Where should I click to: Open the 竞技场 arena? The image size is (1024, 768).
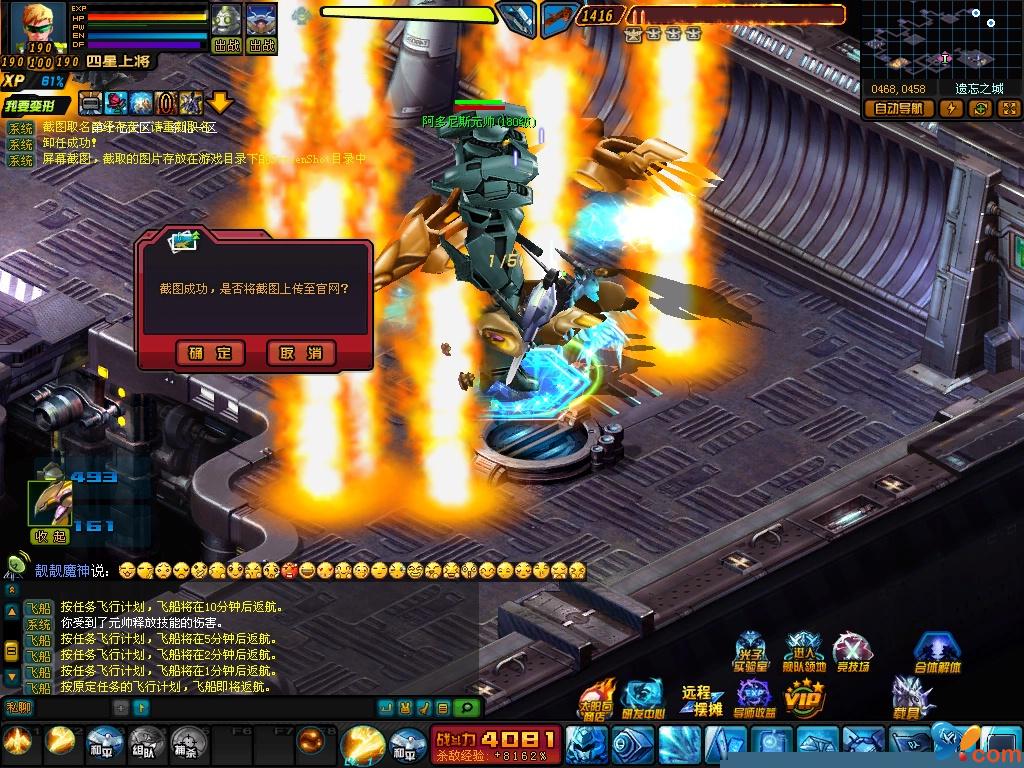click(852, 653)
